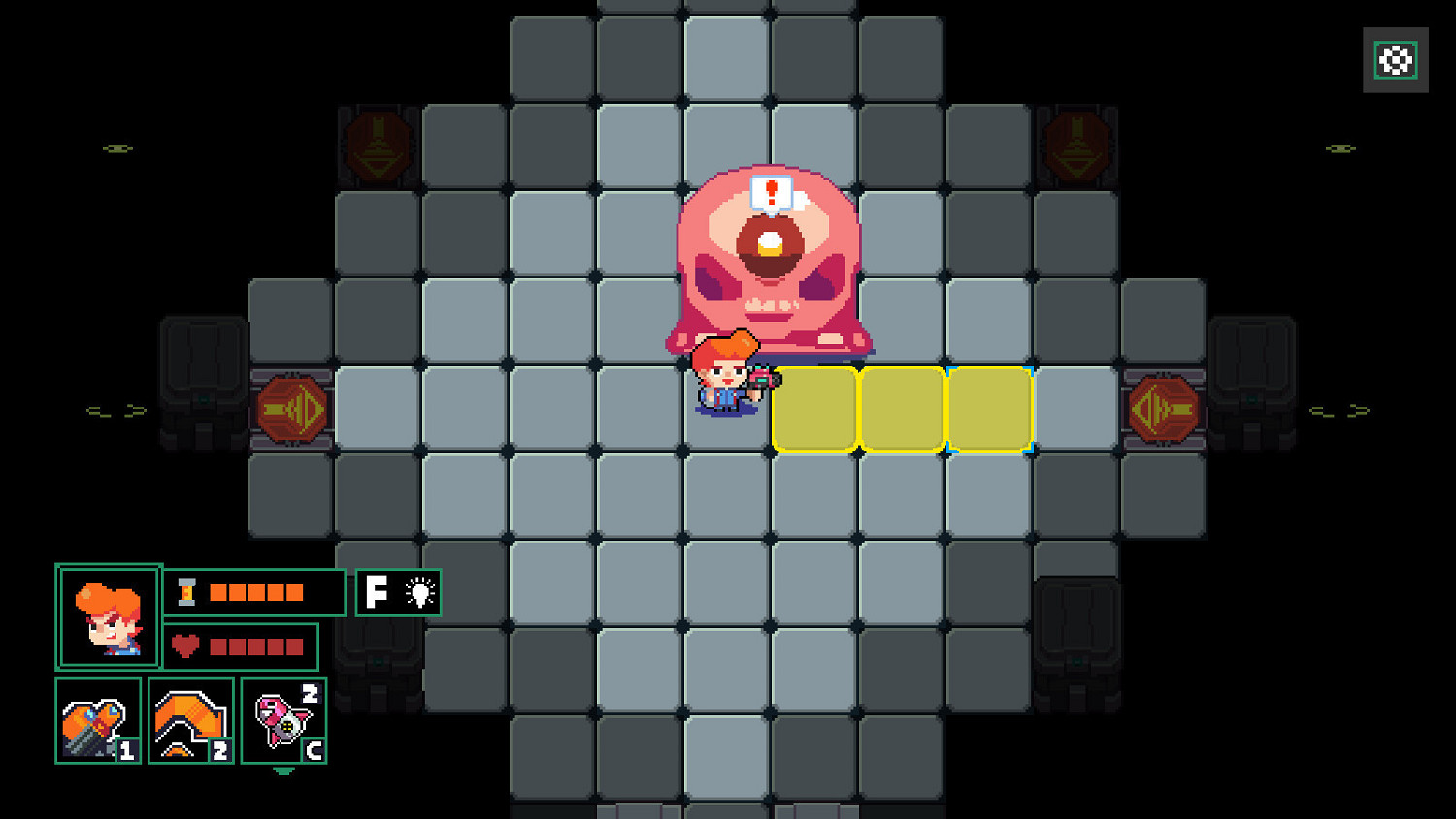Select the boots item in slot 2
The height and width of the screenshot is (819, 1456).
(x=190, y=721)
